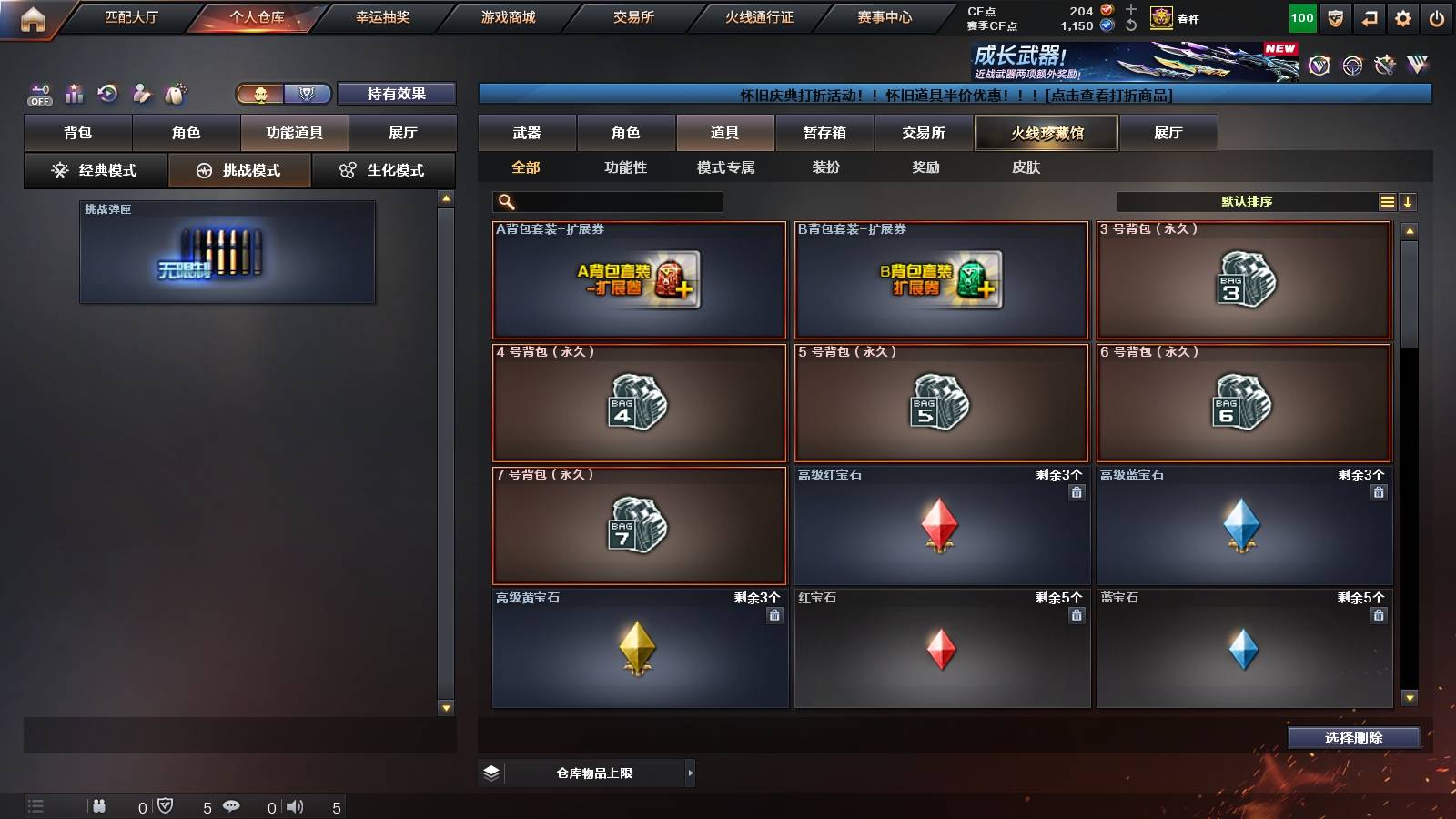Expand the 仓库物品上限 section arrow

point(688,772)
